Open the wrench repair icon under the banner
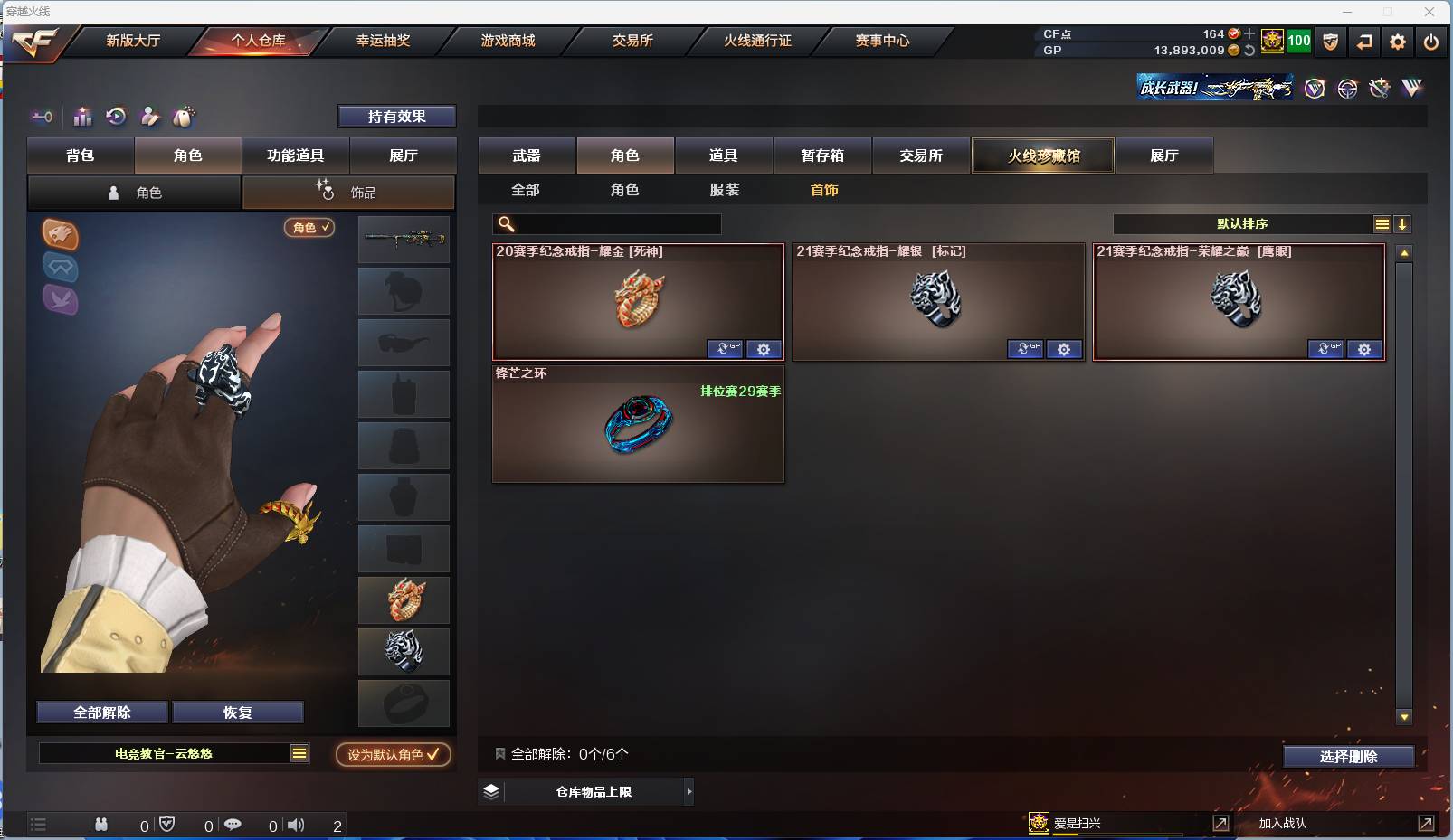 click(1380, 88)
